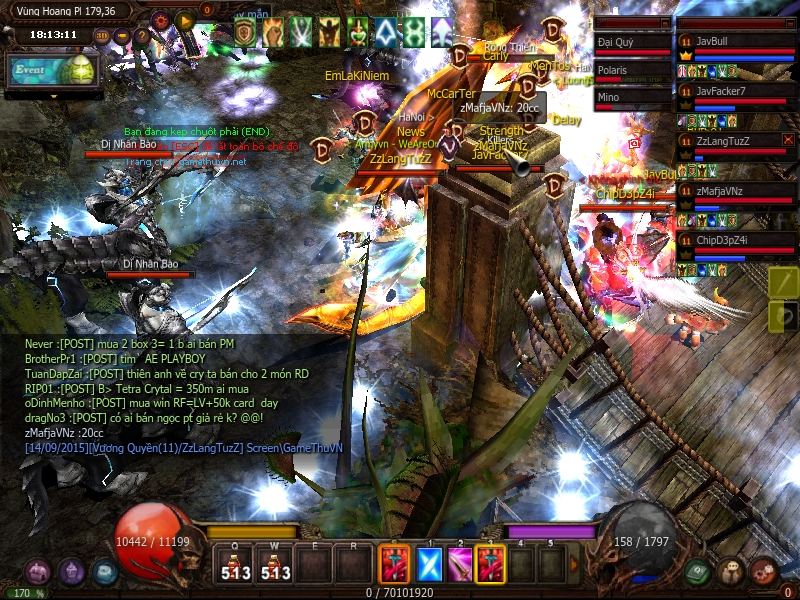
Task: Click the purple bag icon at bottom left
Action: tap(39, 572)
